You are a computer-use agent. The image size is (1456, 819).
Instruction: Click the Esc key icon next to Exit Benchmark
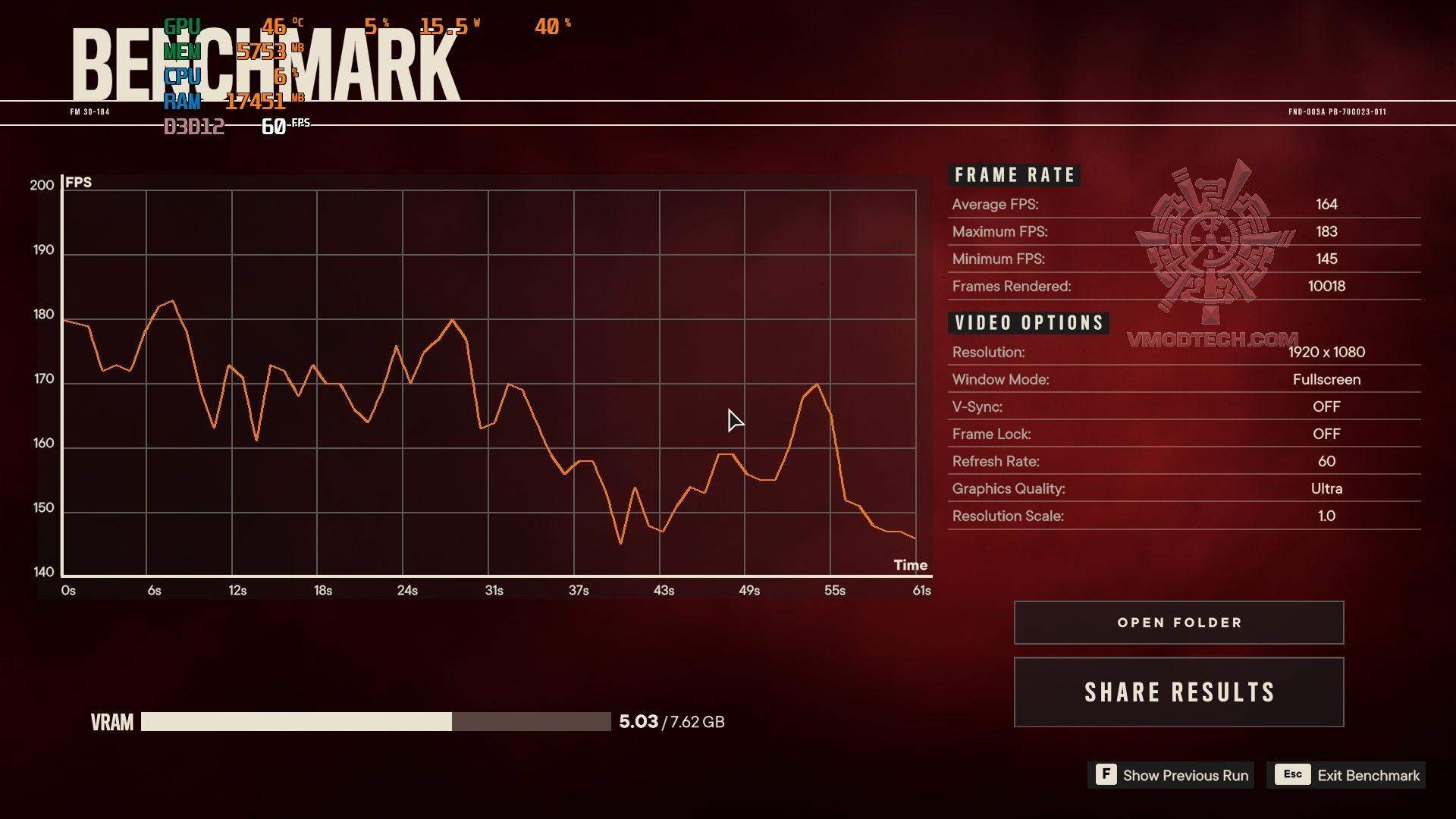(x=1292, y=774)
